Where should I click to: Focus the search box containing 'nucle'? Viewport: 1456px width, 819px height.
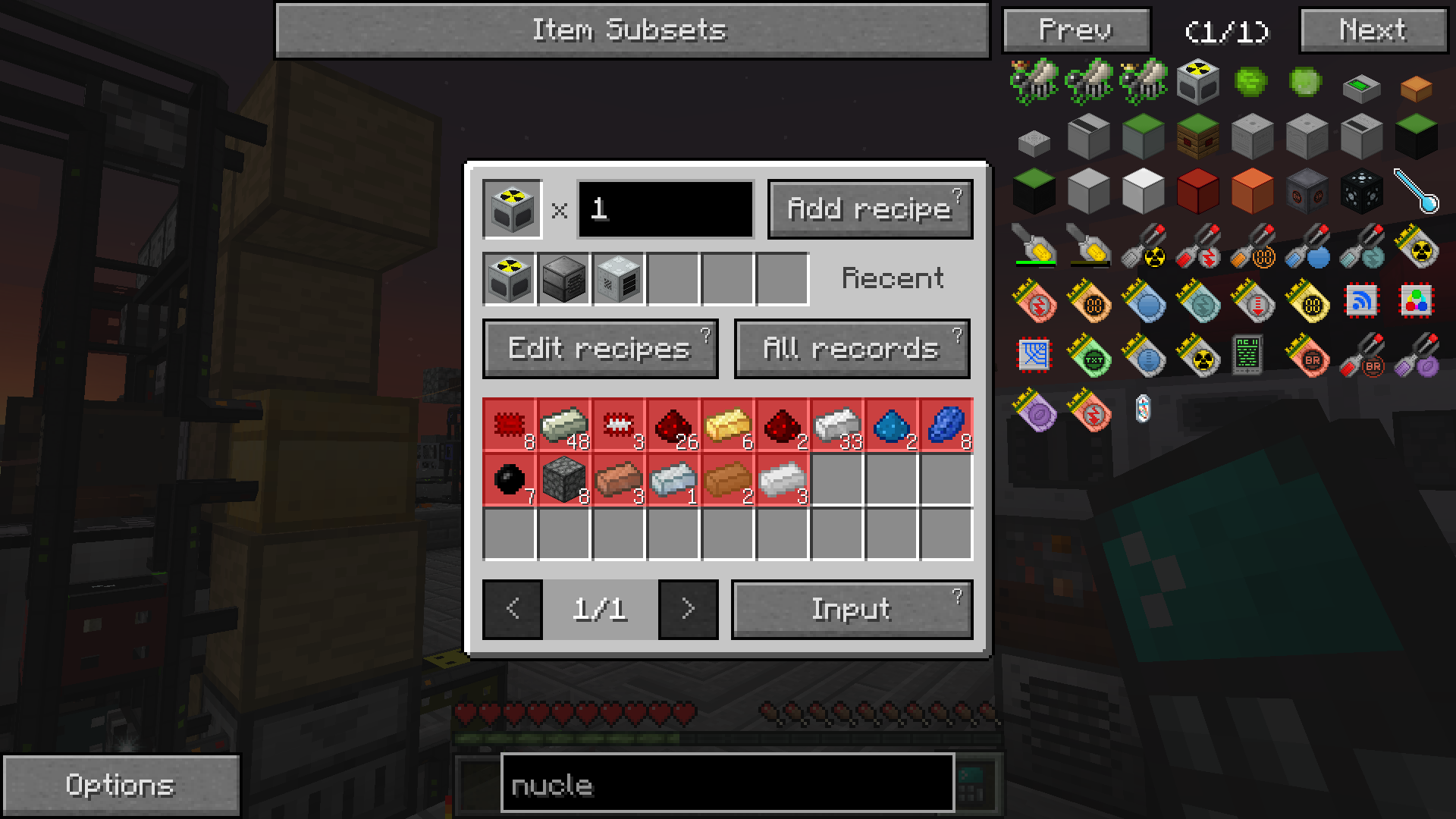click(x=726, y=783)
